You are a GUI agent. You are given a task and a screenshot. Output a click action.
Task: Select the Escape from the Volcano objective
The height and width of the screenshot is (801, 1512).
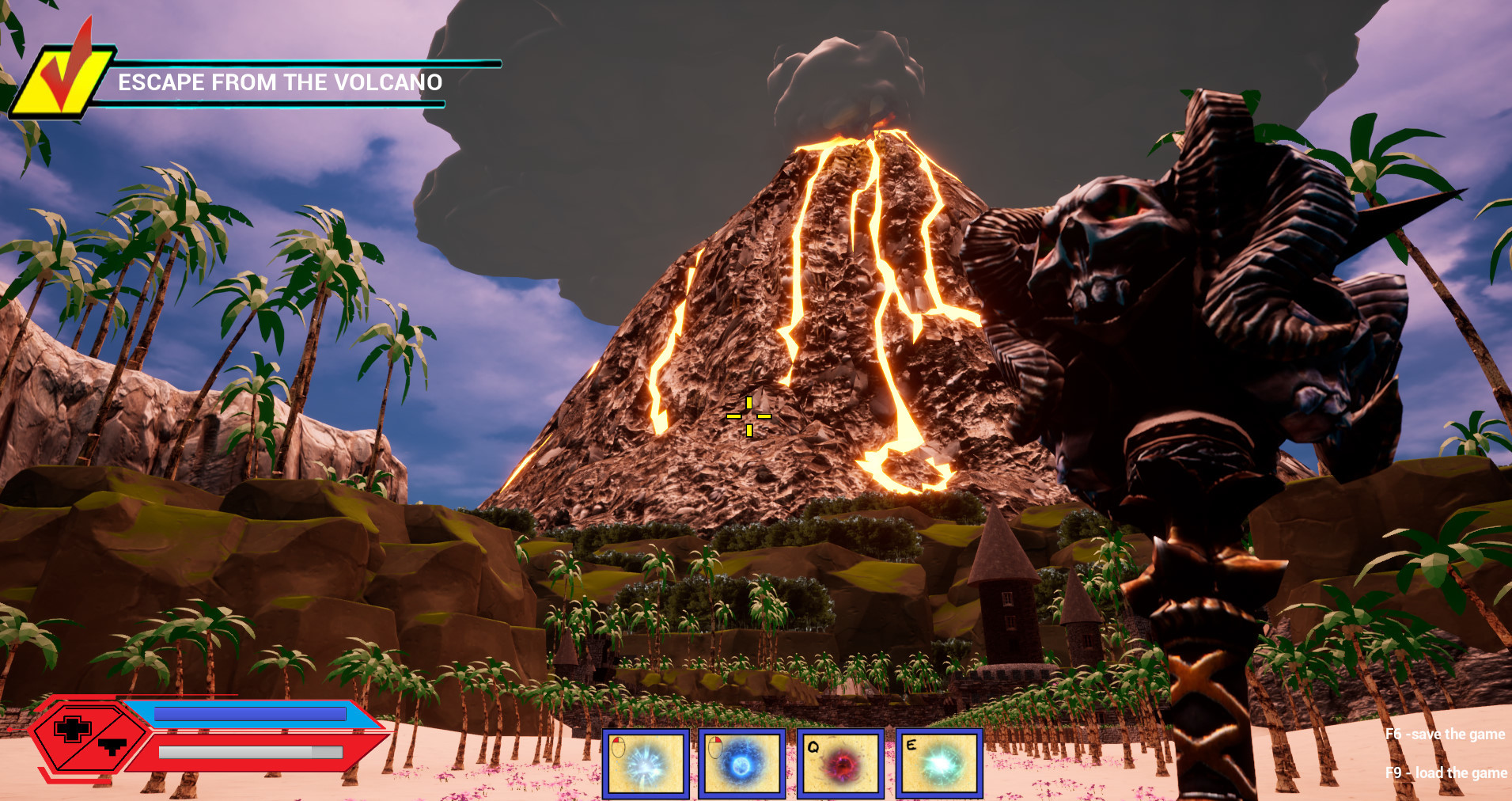(279, 82)
